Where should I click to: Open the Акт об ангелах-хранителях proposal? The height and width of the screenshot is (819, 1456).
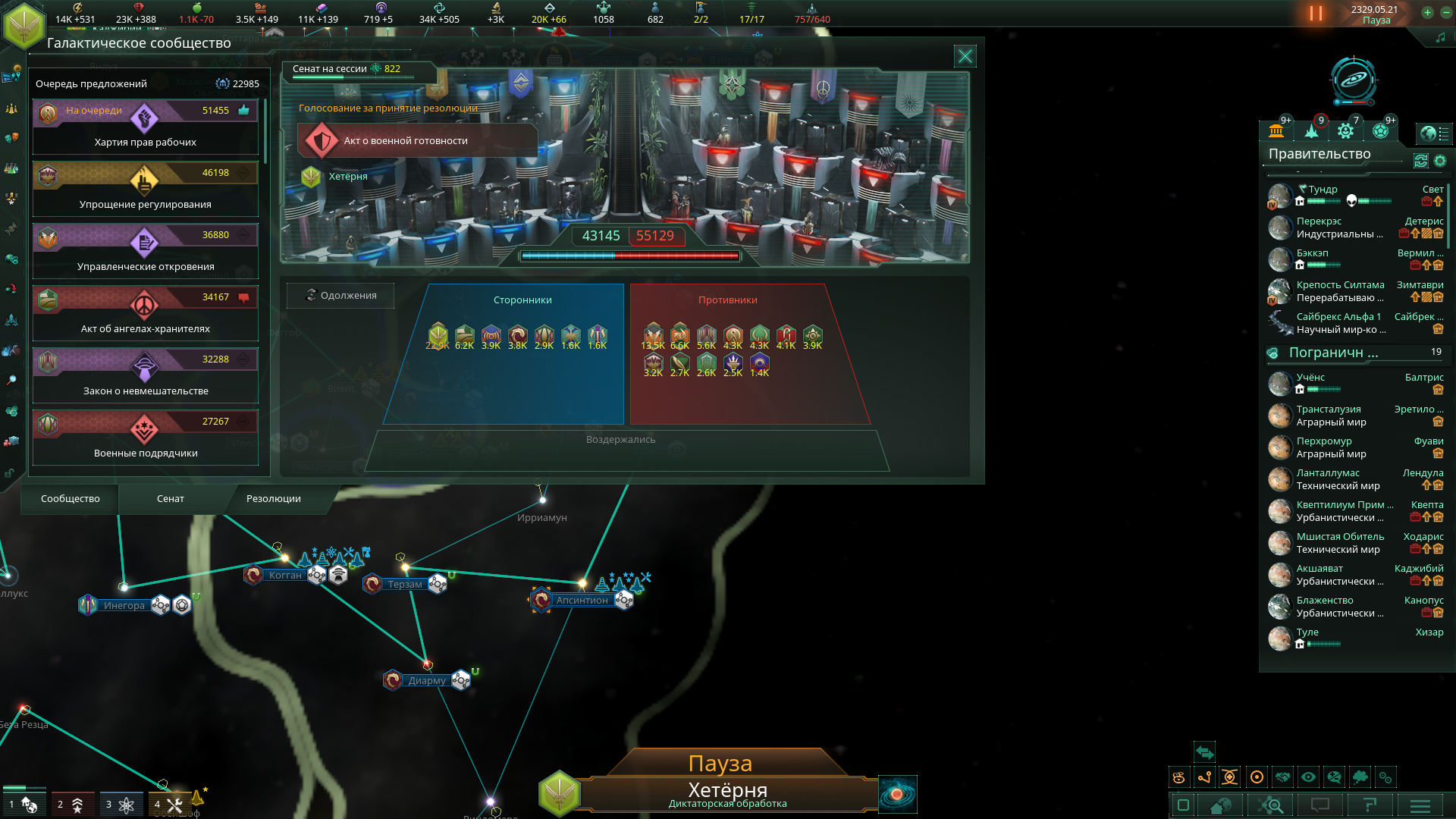point(145,314)
